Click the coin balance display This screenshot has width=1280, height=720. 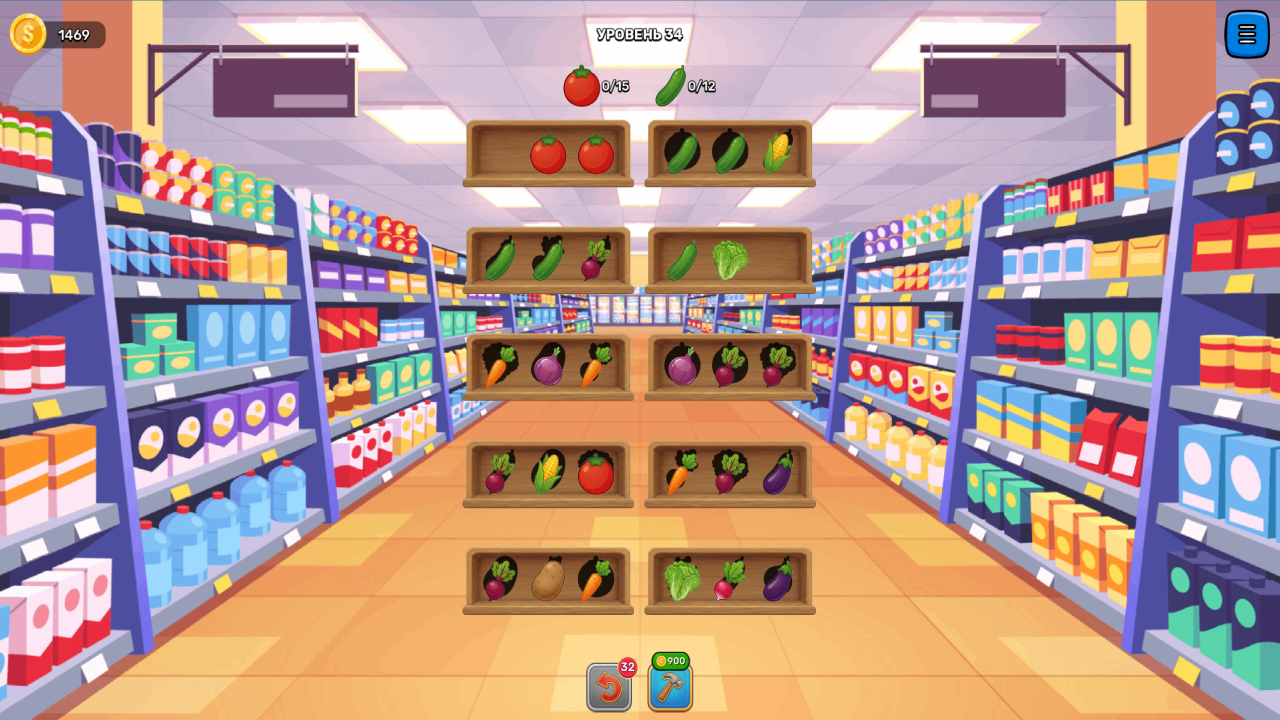(x=55, y=34)
